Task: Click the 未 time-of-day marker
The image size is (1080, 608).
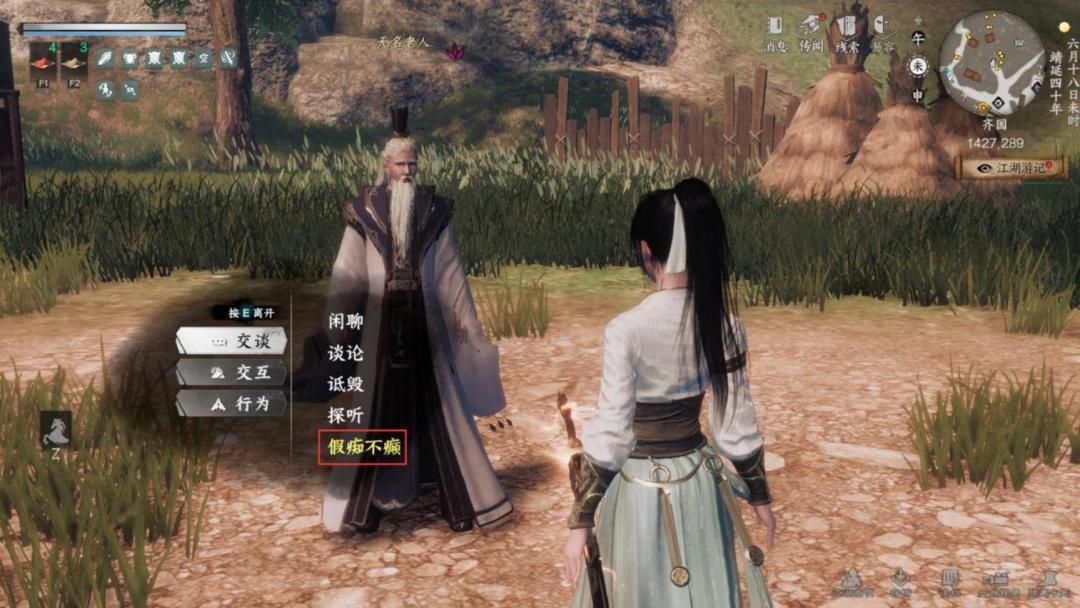Action: 918,66
